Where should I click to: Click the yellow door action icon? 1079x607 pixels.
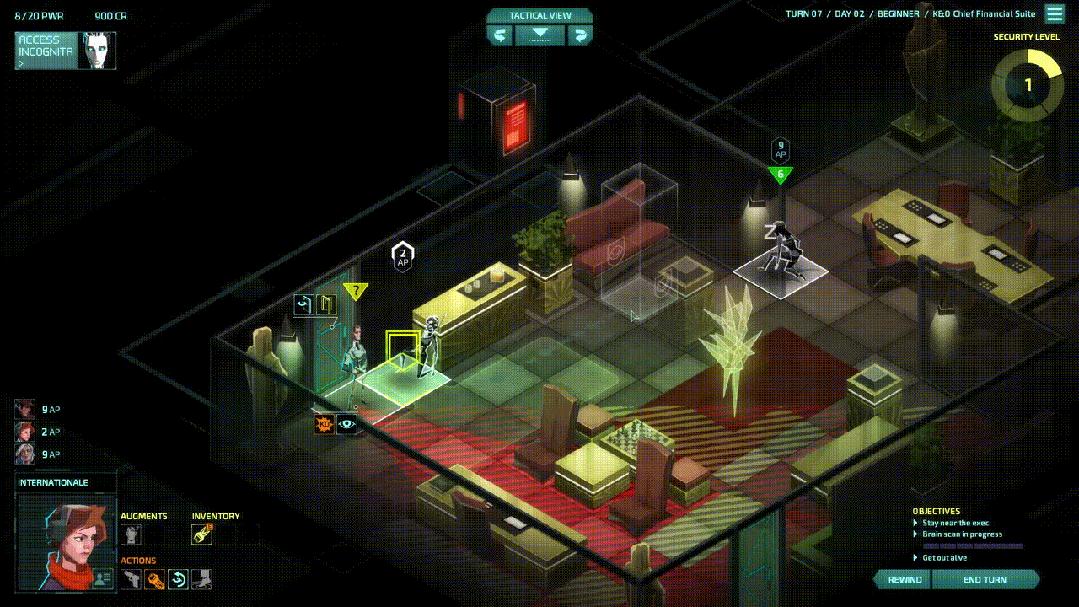coord(326,304)
